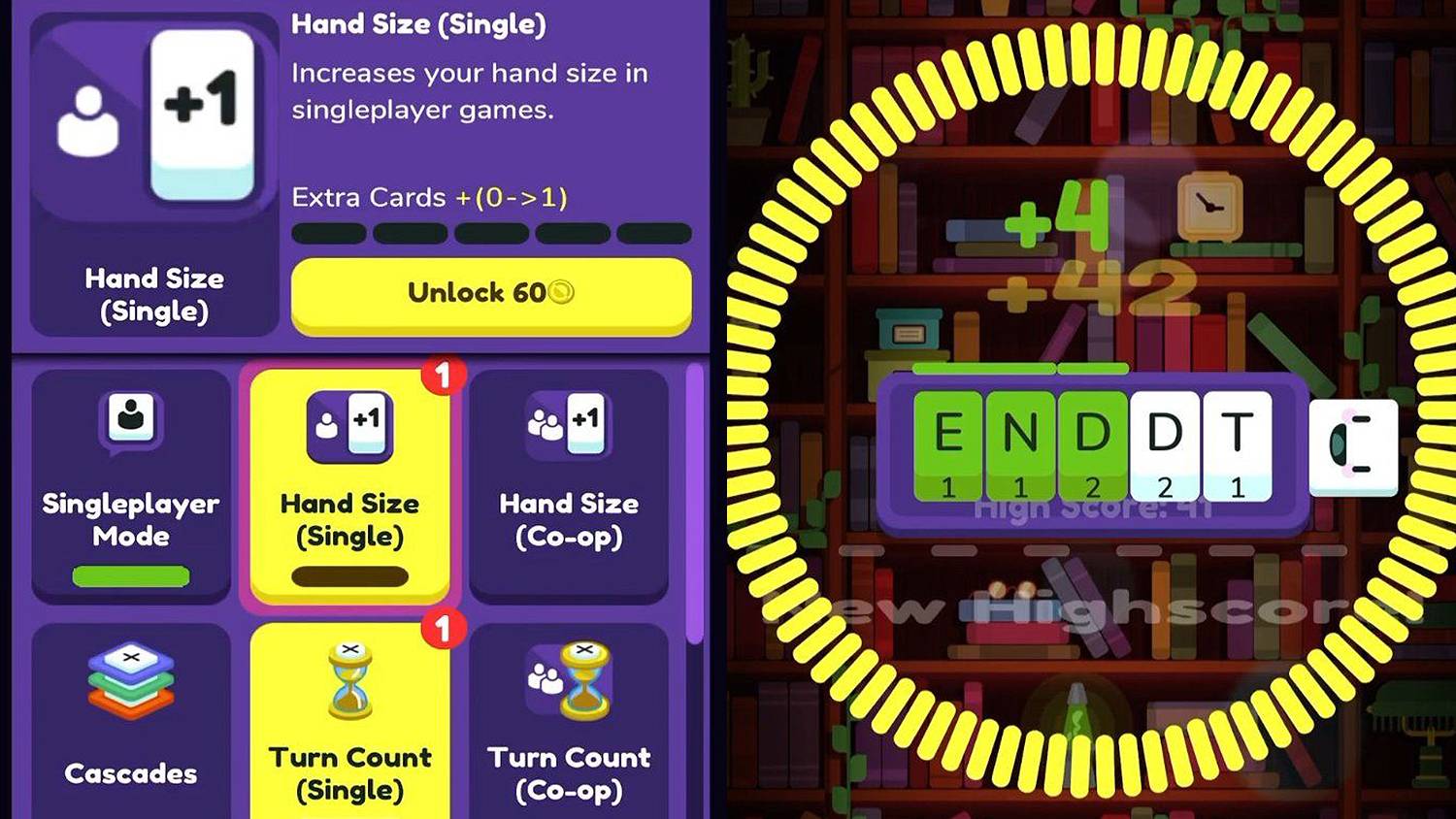Tap the red badge on Hand Size (Single)

pyautogui.click(x=446, y=374)
